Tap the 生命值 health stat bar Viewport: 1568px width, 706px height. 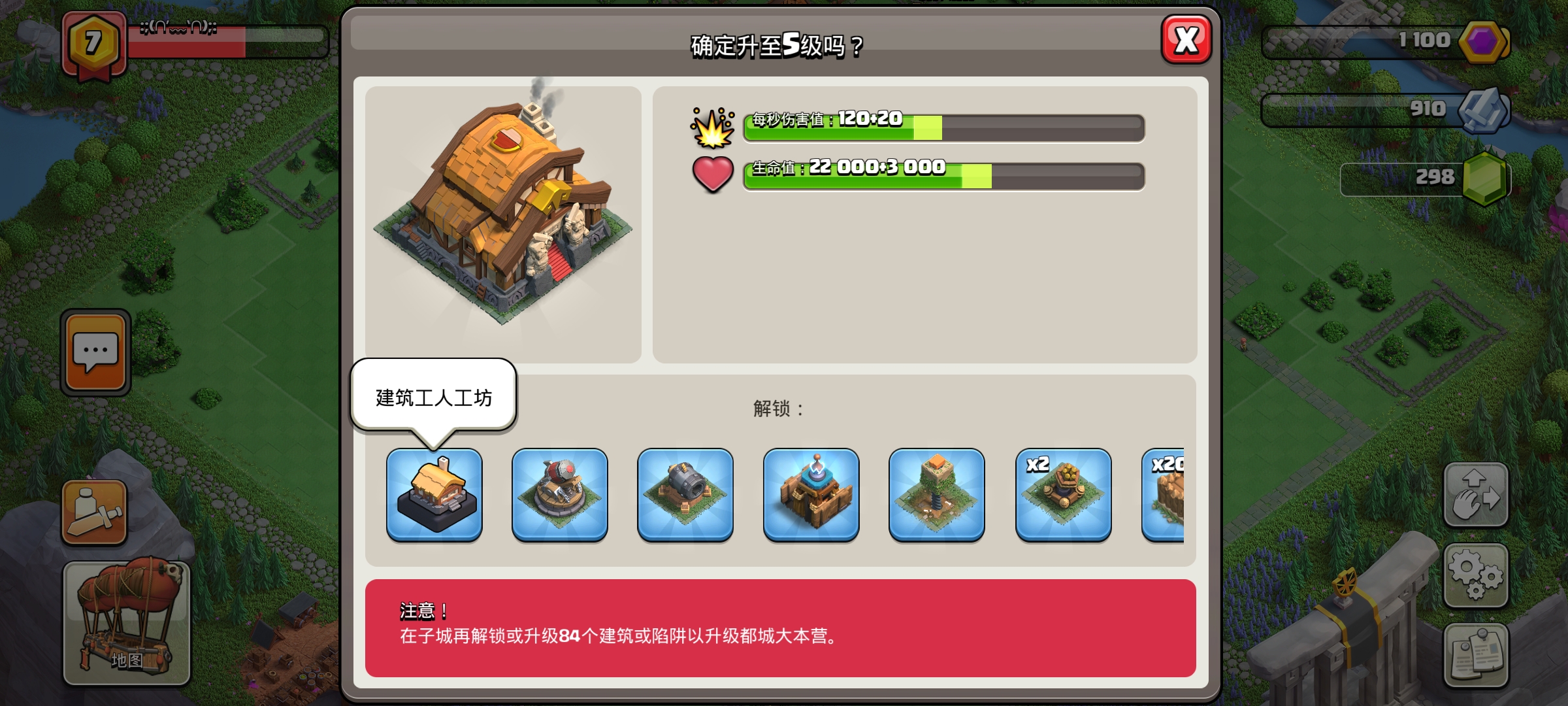pos(943,174)
